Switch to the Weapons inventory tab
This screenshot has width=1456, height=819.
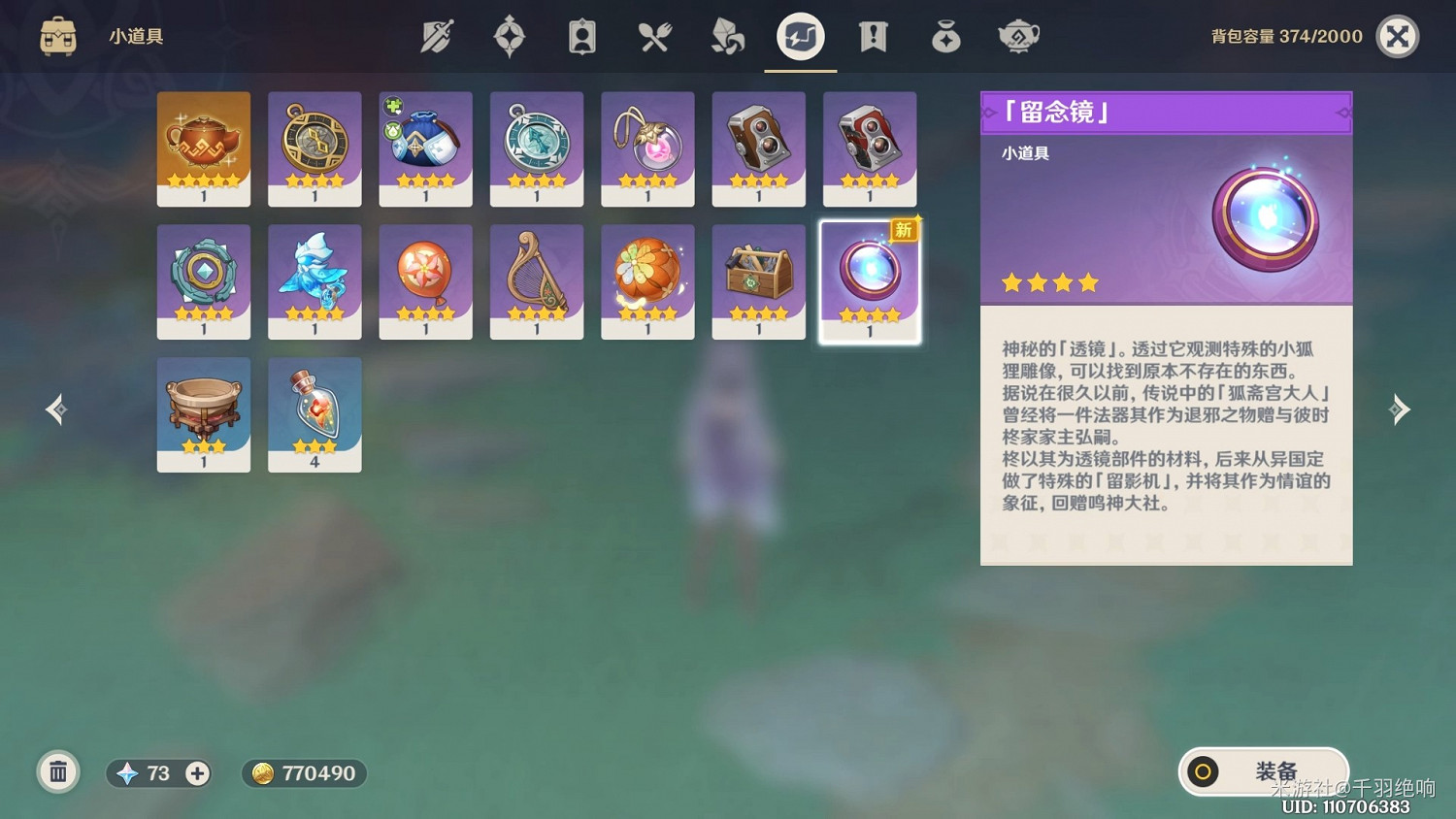437,36
